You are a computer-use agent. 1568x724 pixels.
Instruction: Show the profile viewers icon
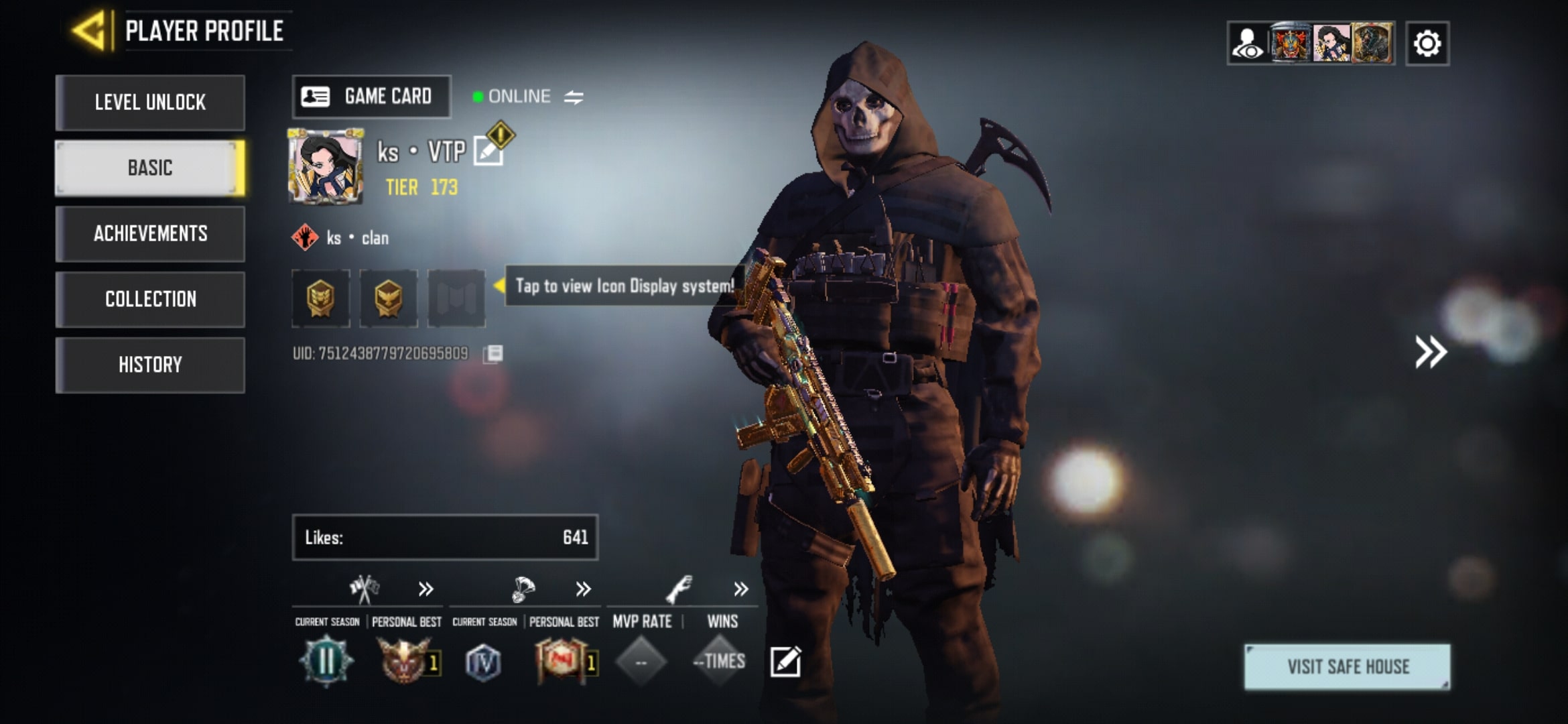point(1248,44)
